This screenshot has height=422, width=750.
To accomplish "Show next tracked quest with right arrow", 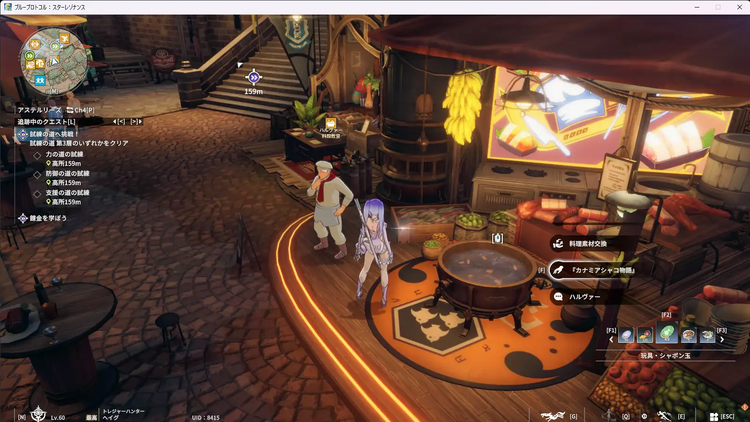I will (x=133, y=122).
